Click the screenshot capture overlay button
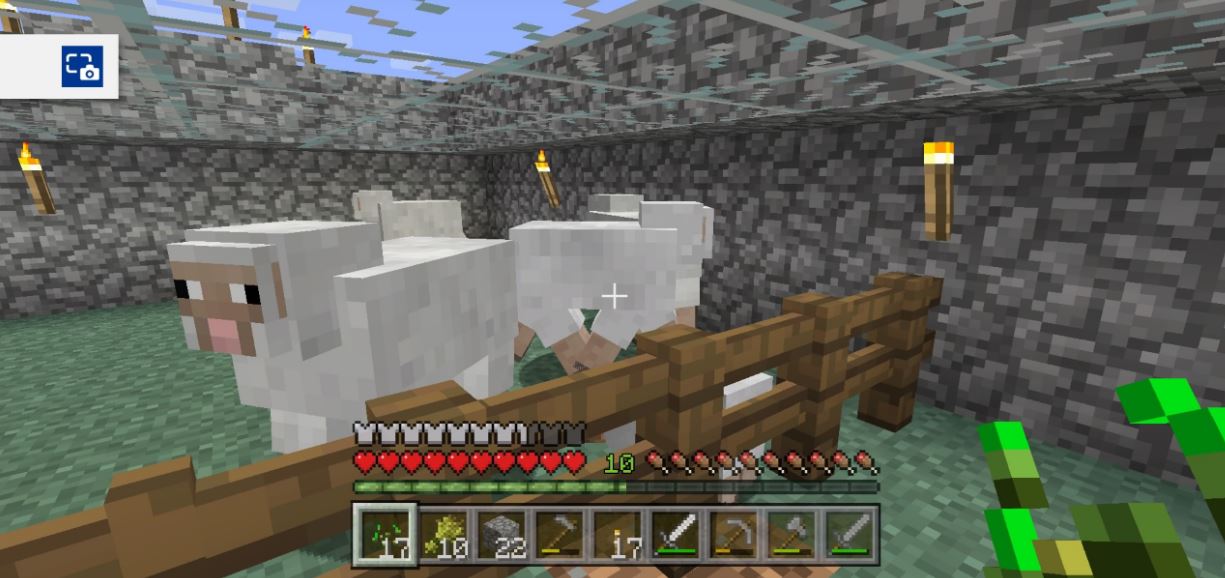The image size is (1225, 578). tap(82, 67)
